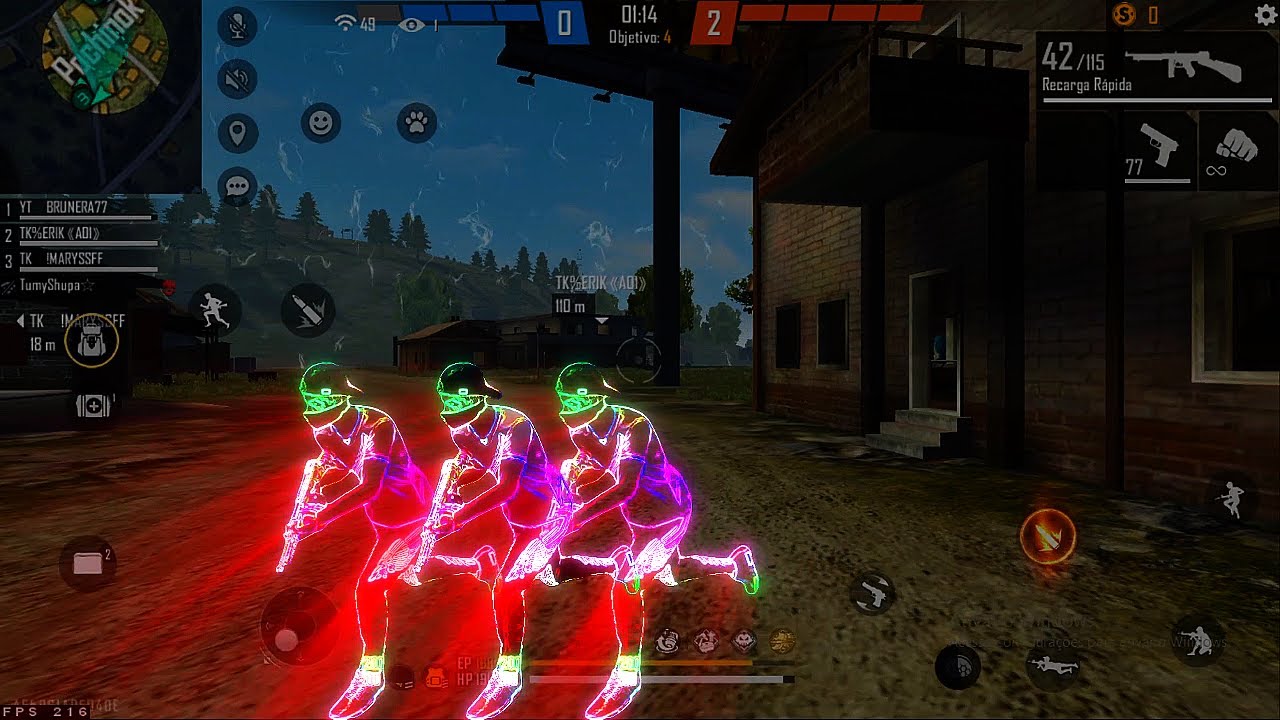This screenshot has height=720, width=1280.
Task: Select the paw pet icon
Action: coord(417,123)
